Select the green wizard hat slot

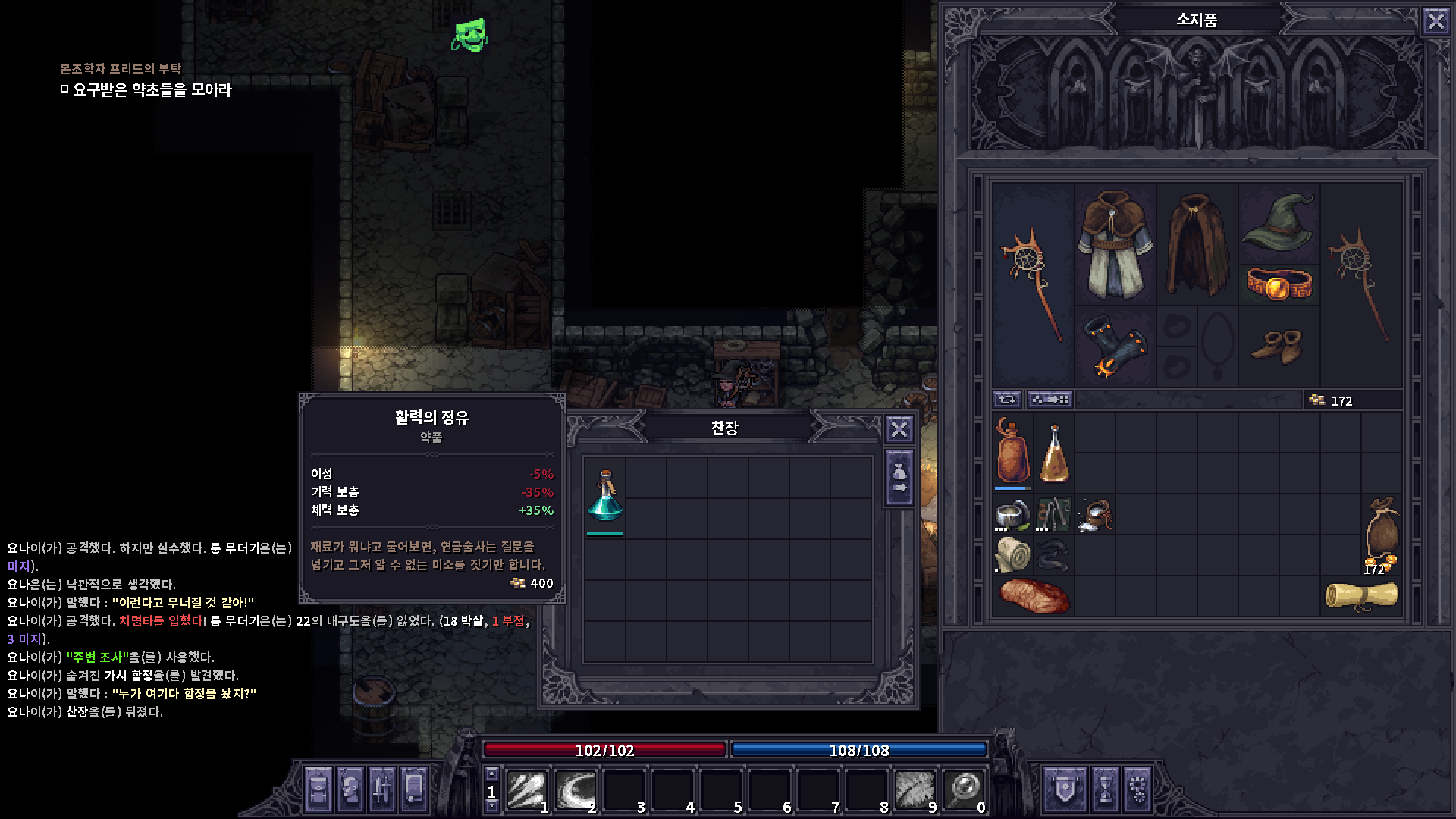(1279, 222)
